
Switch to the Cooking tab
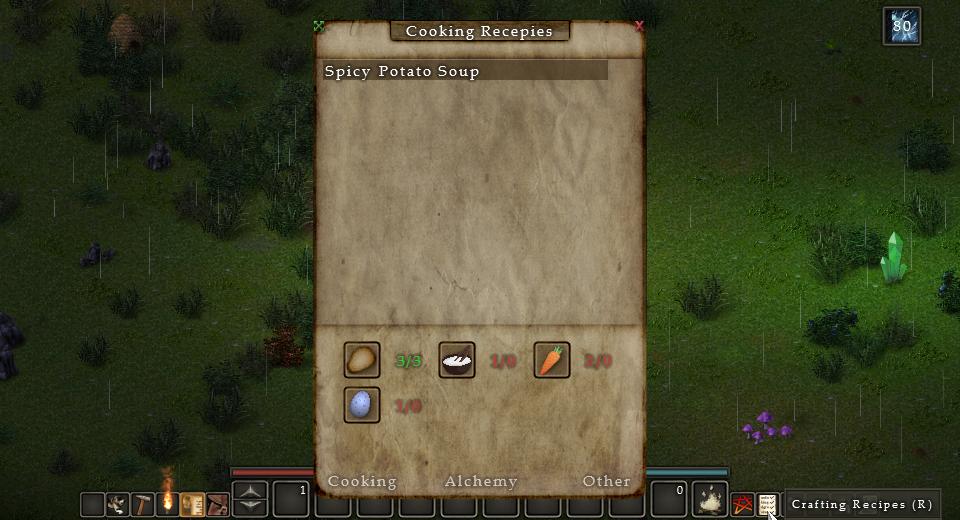[x=362, y=481]
